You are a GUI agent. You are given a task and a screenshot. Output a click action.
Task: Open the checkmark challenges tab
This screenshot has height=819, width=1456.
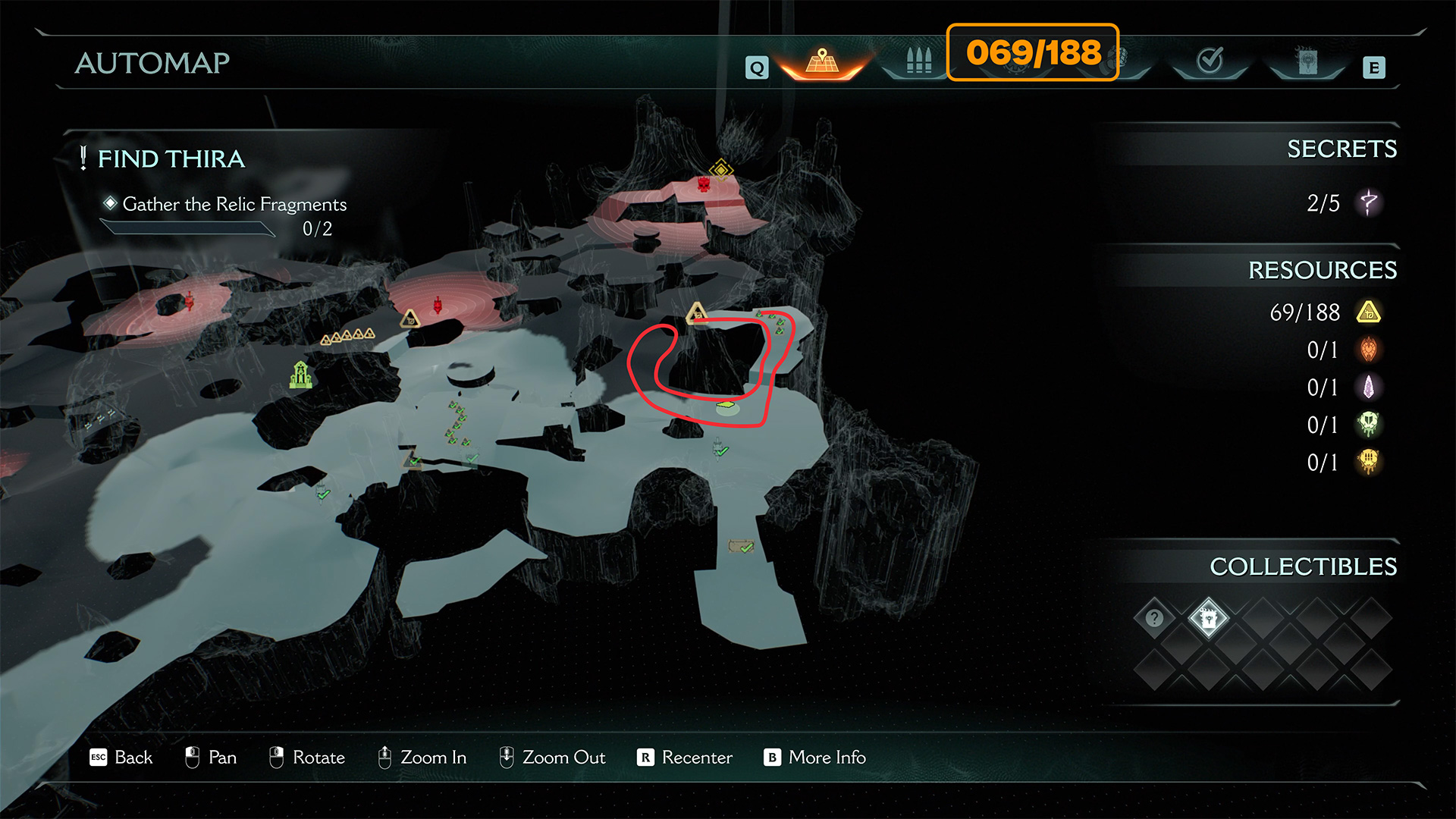click(x=1210, y=61)
